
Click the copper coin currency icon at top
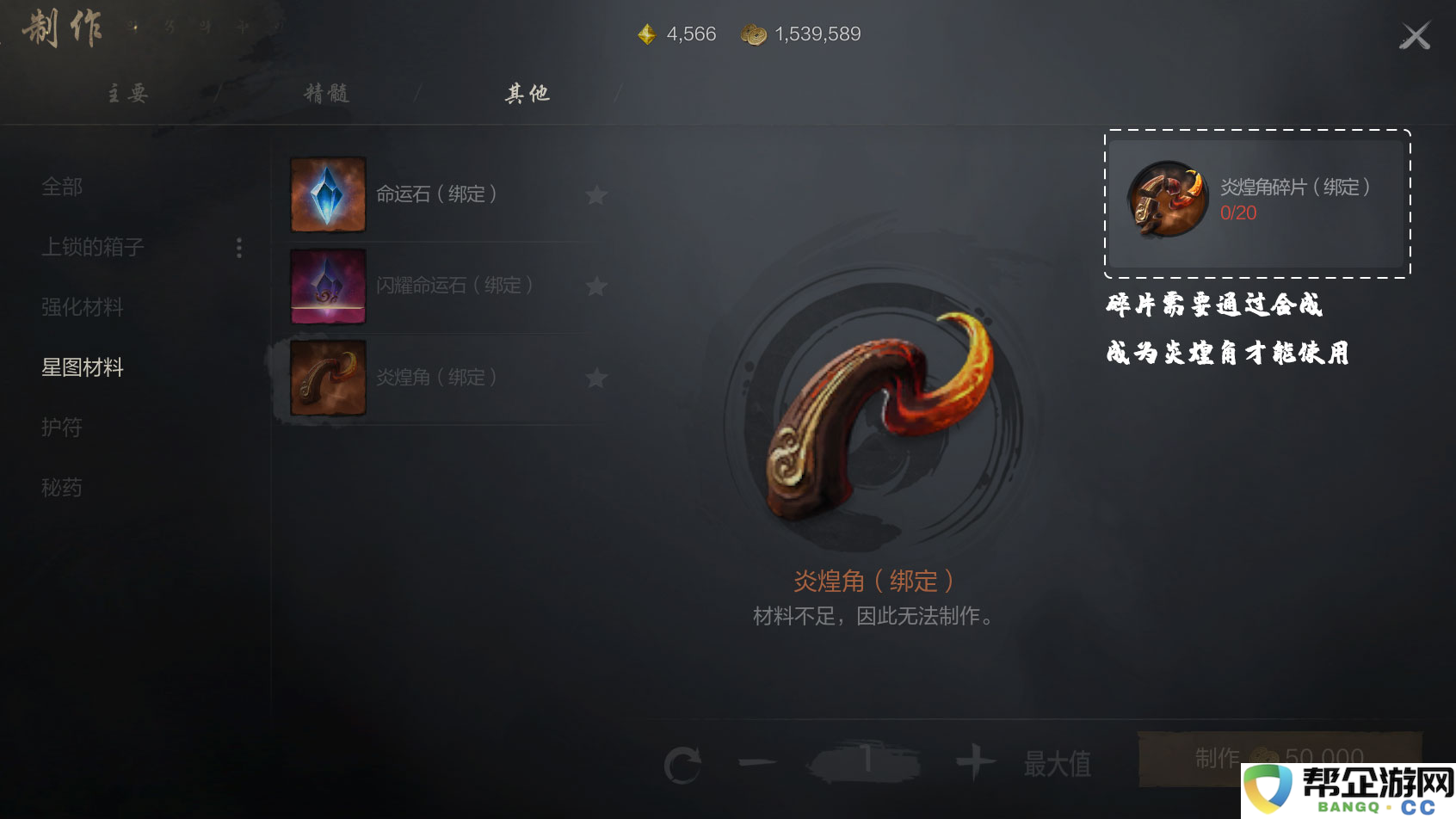[754, 34]
